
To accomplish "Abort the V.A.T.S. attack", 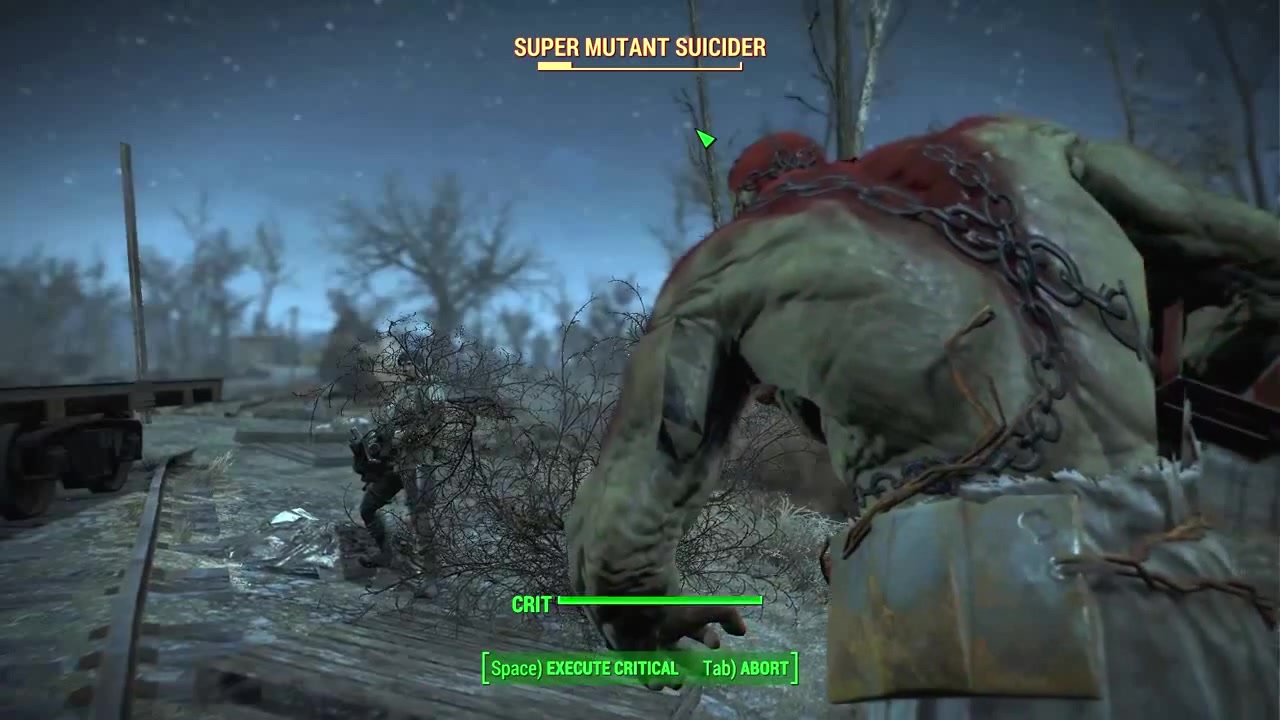I will (745, 668).
